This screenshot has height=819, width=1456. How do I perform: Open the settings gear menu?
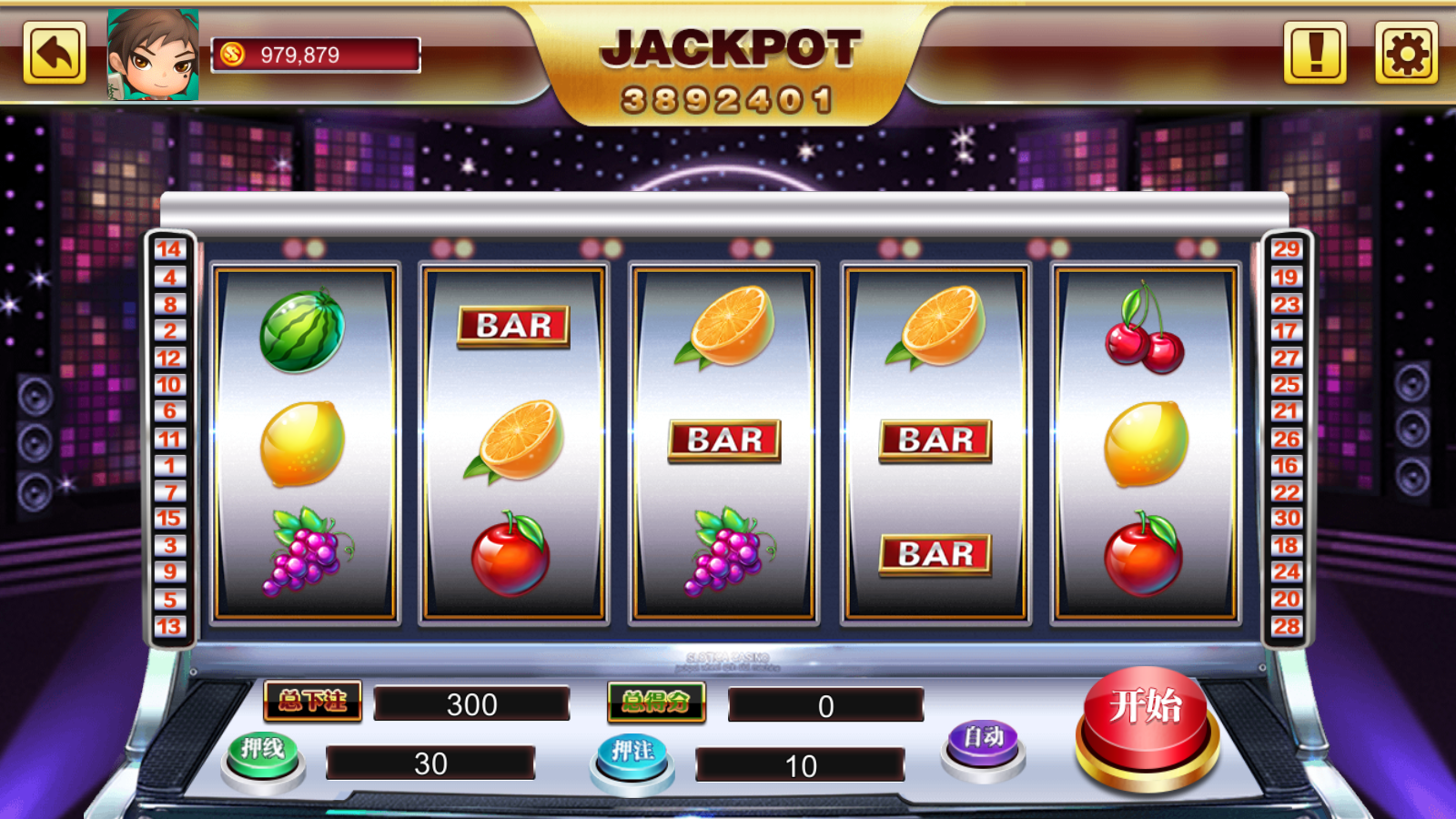[x=1406, y=54]
